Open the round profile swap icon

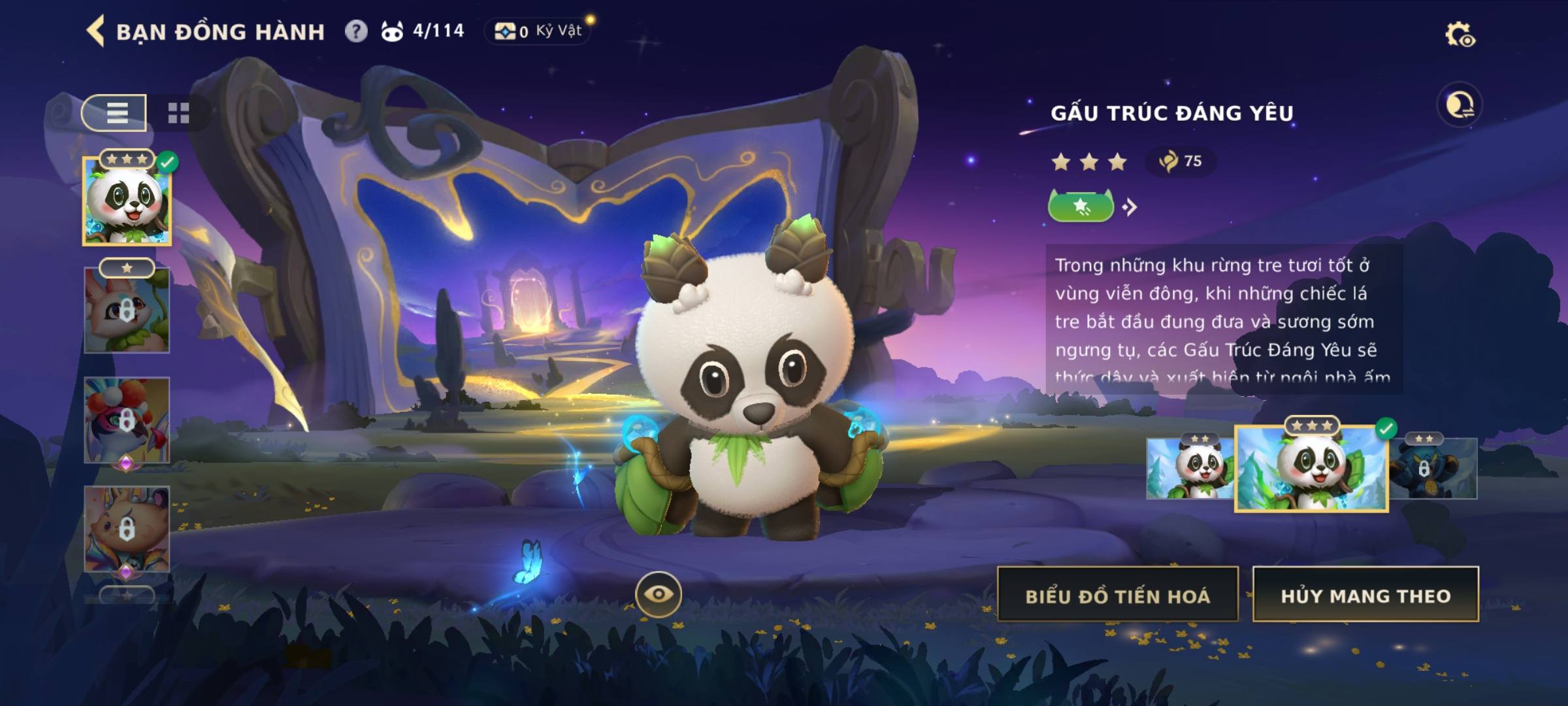coord(1459,105)
